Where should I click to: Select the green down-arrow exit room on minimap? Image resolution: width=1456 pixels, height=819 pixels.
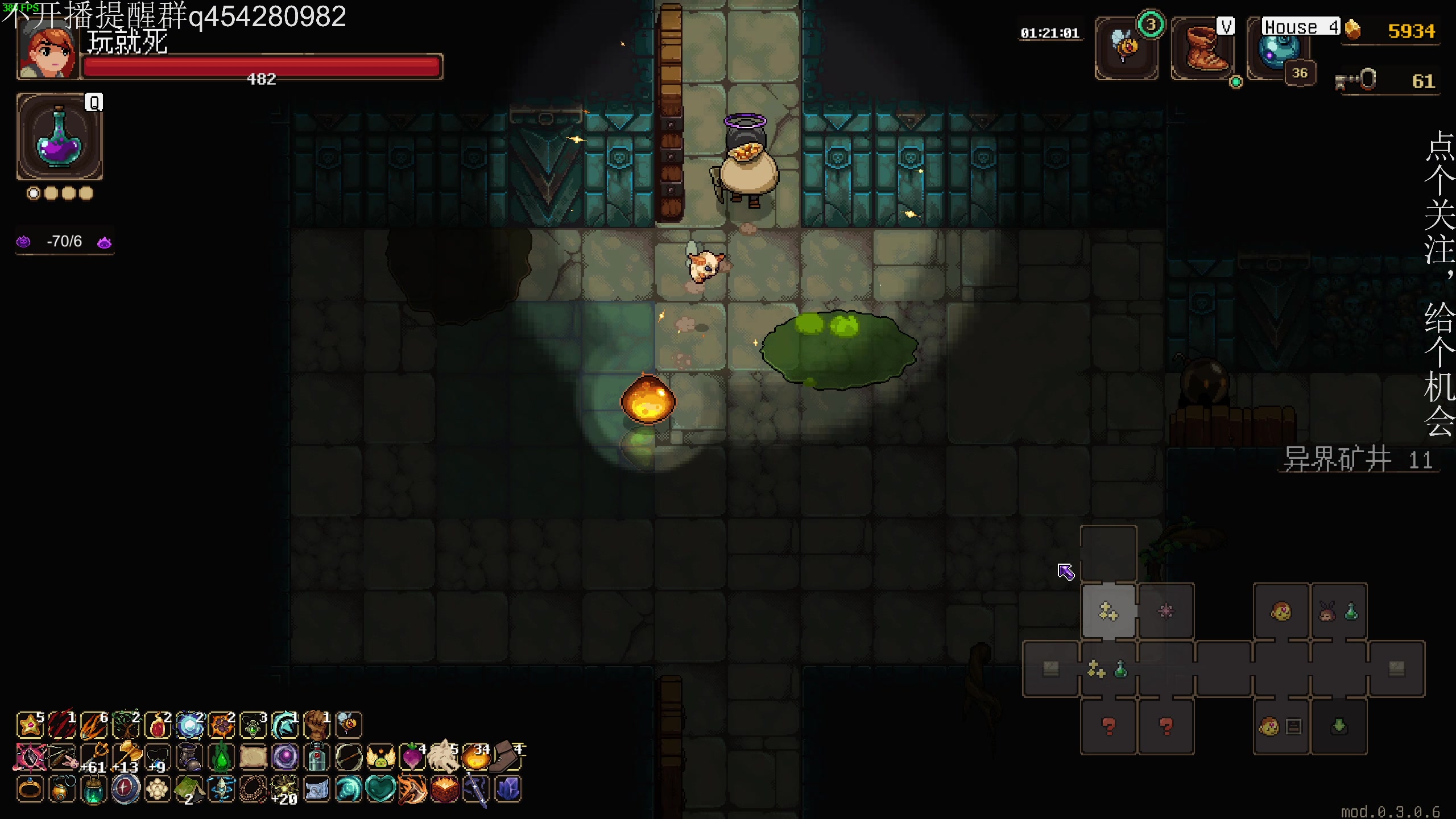pyautogui.click(x=1339, y=726)
